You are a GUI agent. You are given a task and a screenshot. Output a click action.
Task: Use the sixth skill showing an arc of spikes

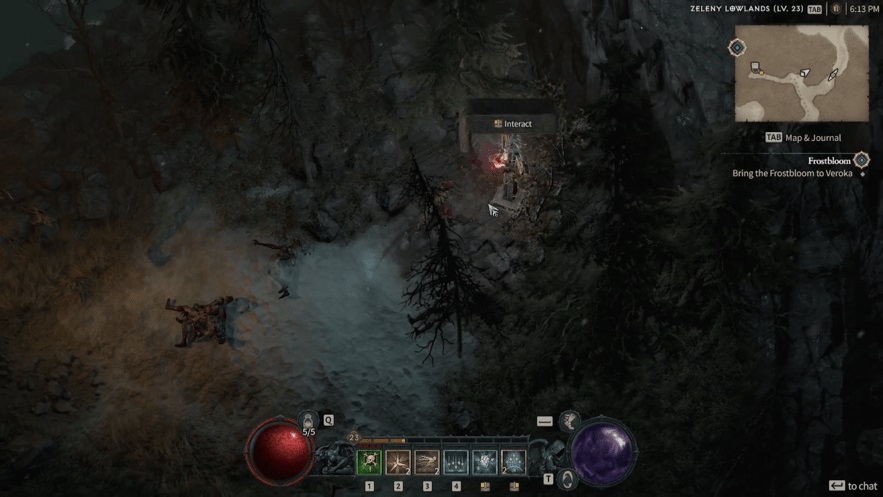(514, 462)
